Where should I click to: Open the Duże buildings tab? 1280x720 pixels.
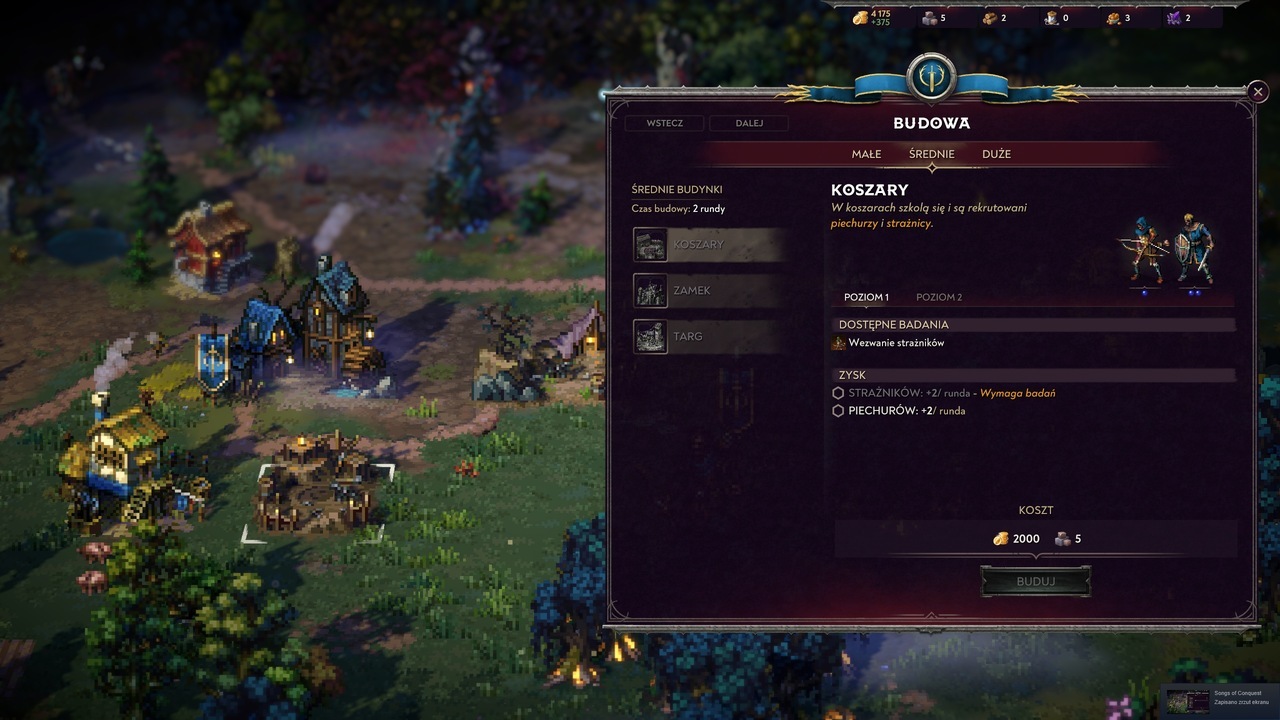[x=996, y=154]
